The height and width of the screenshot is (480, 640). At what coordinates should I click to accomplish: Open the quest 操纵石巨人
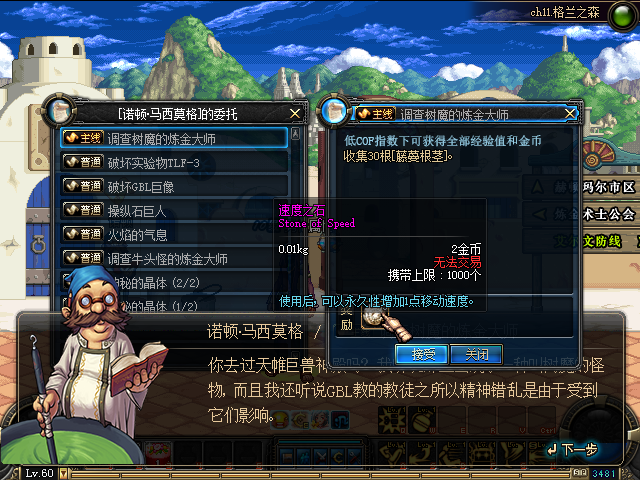click(175, 210)
